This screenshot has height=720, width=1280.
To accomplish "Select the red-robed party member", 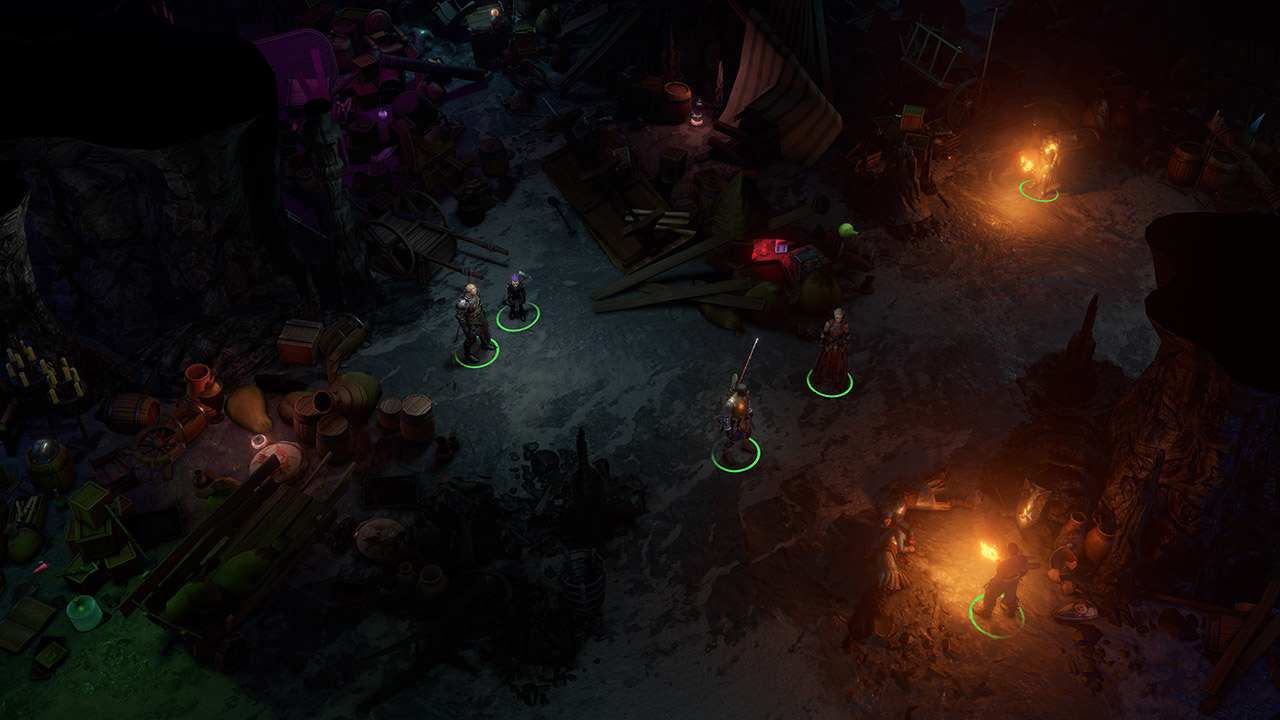I will tap(831, 352).
